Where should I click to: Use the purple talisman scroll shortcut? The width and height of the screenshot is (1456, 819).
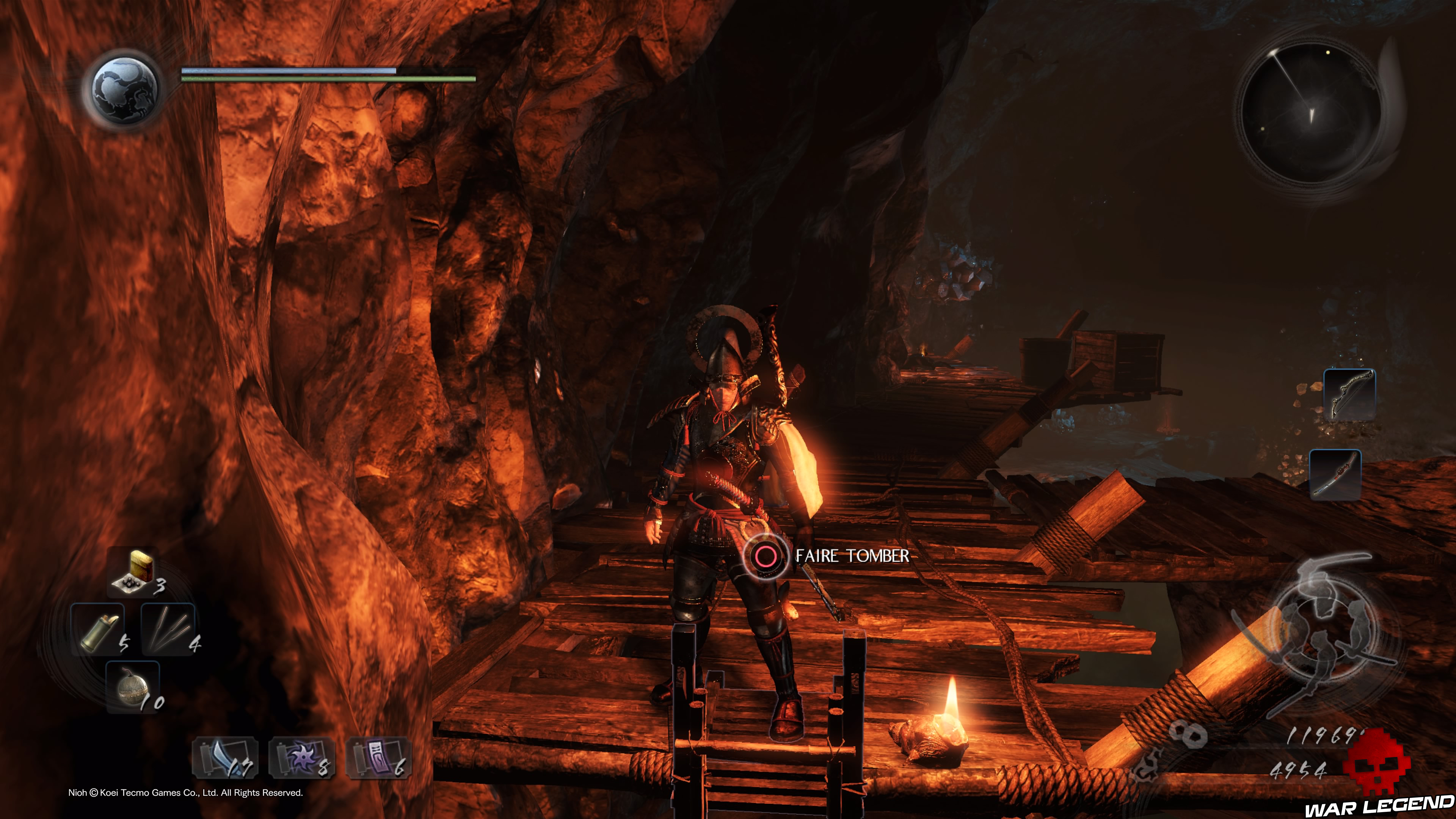coord(378,758)
